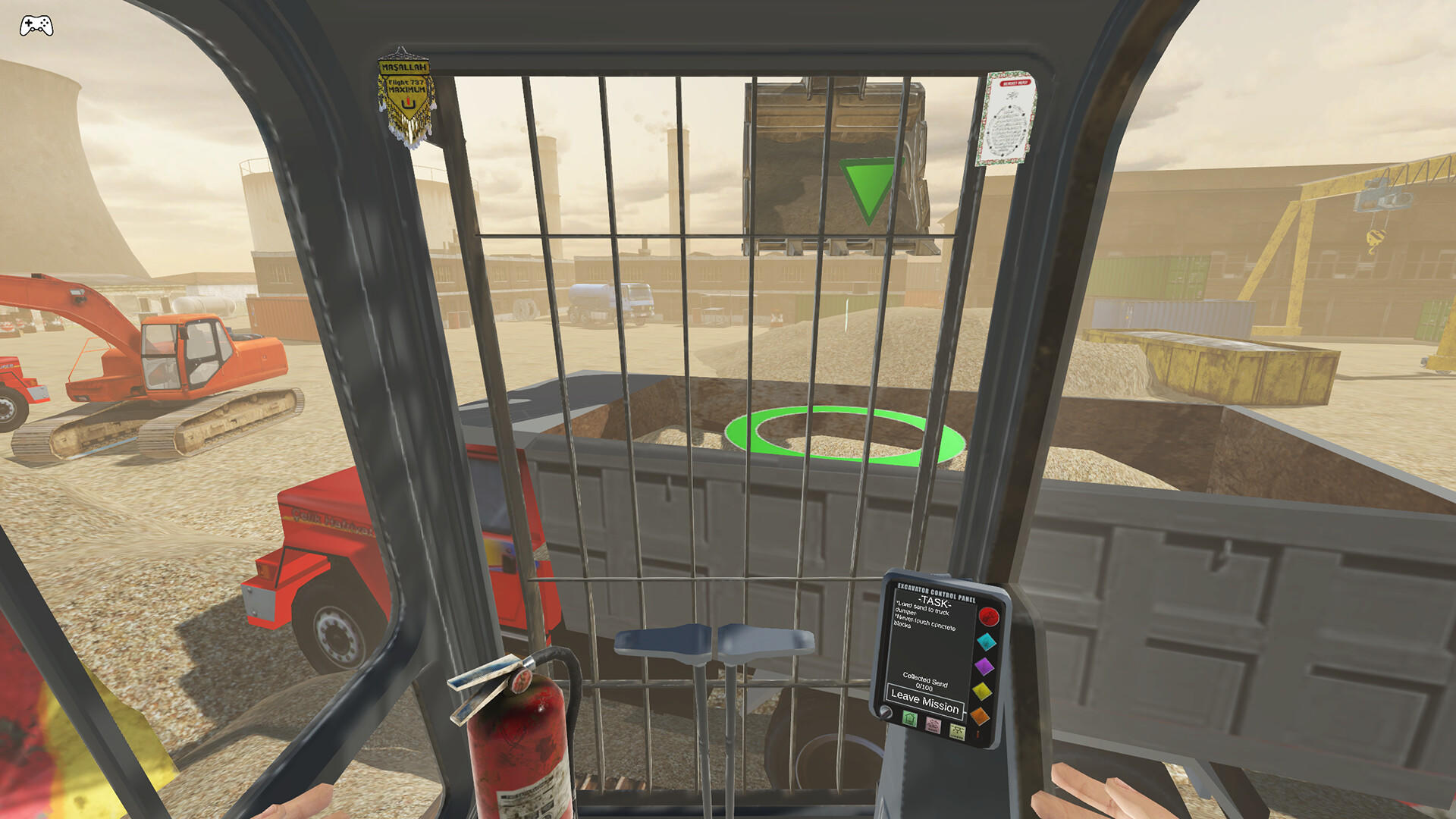Select the yellow diamond button

(x=982, y=692)
